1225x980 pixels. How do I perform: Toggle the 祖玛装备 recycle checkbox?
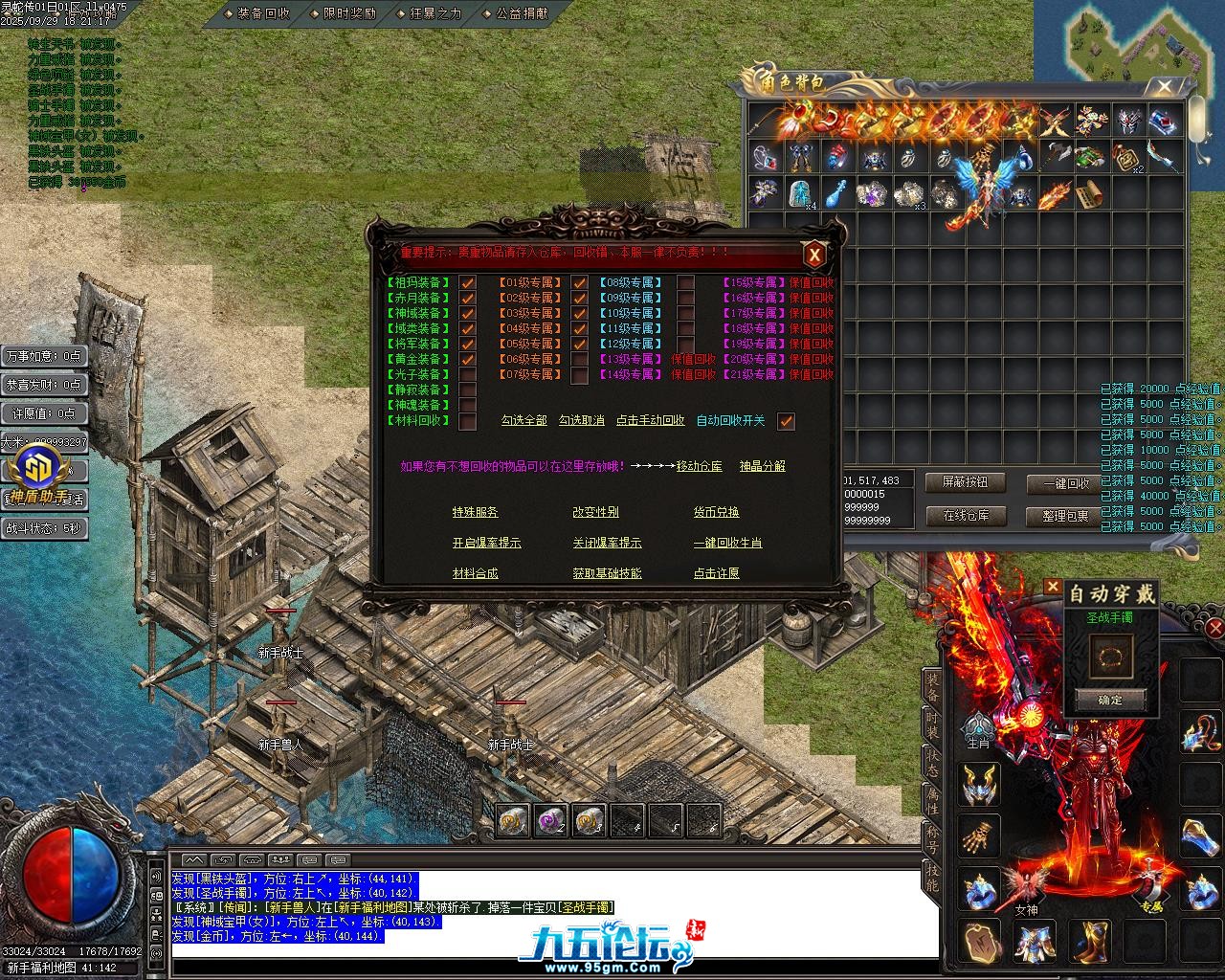[x=468, y=283]
